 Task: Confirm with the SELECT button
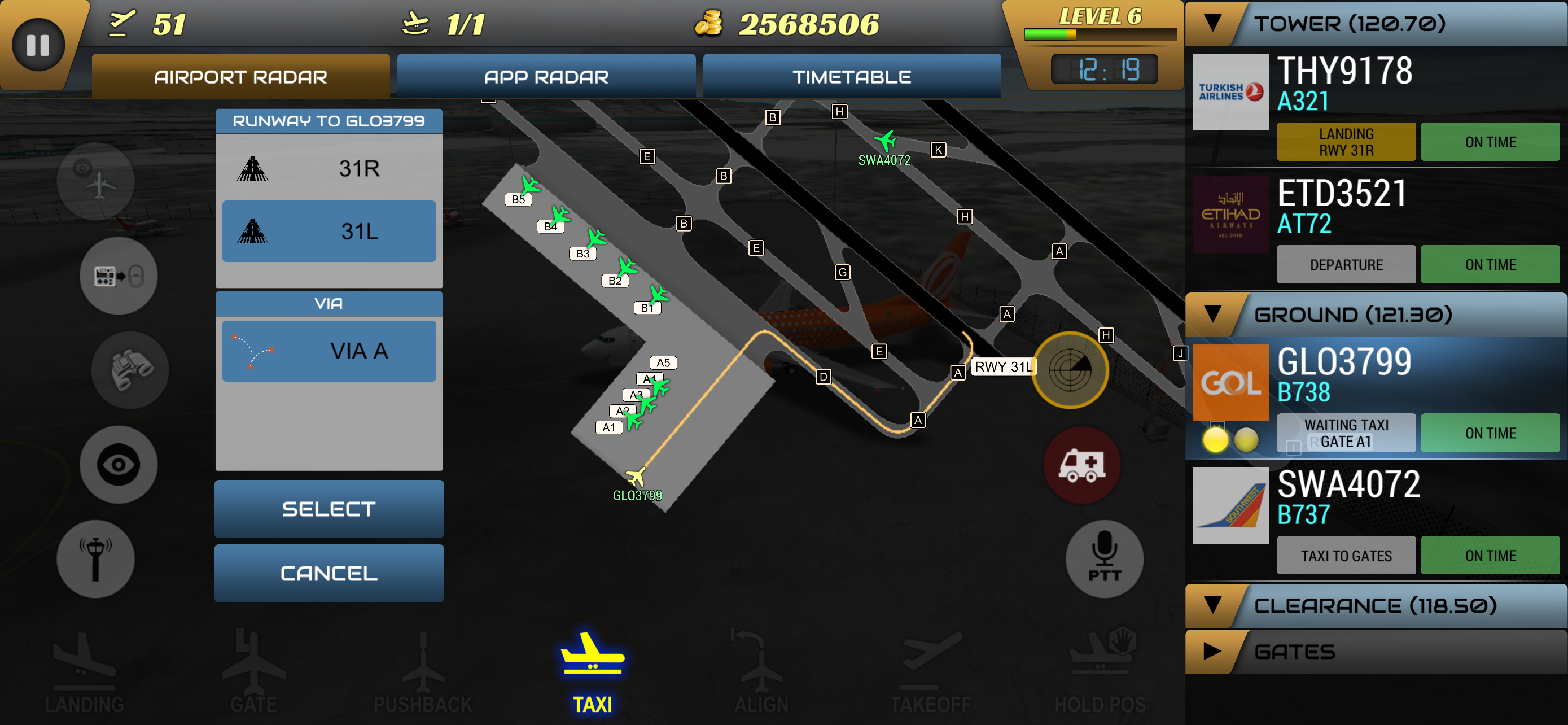click(328, 509)
